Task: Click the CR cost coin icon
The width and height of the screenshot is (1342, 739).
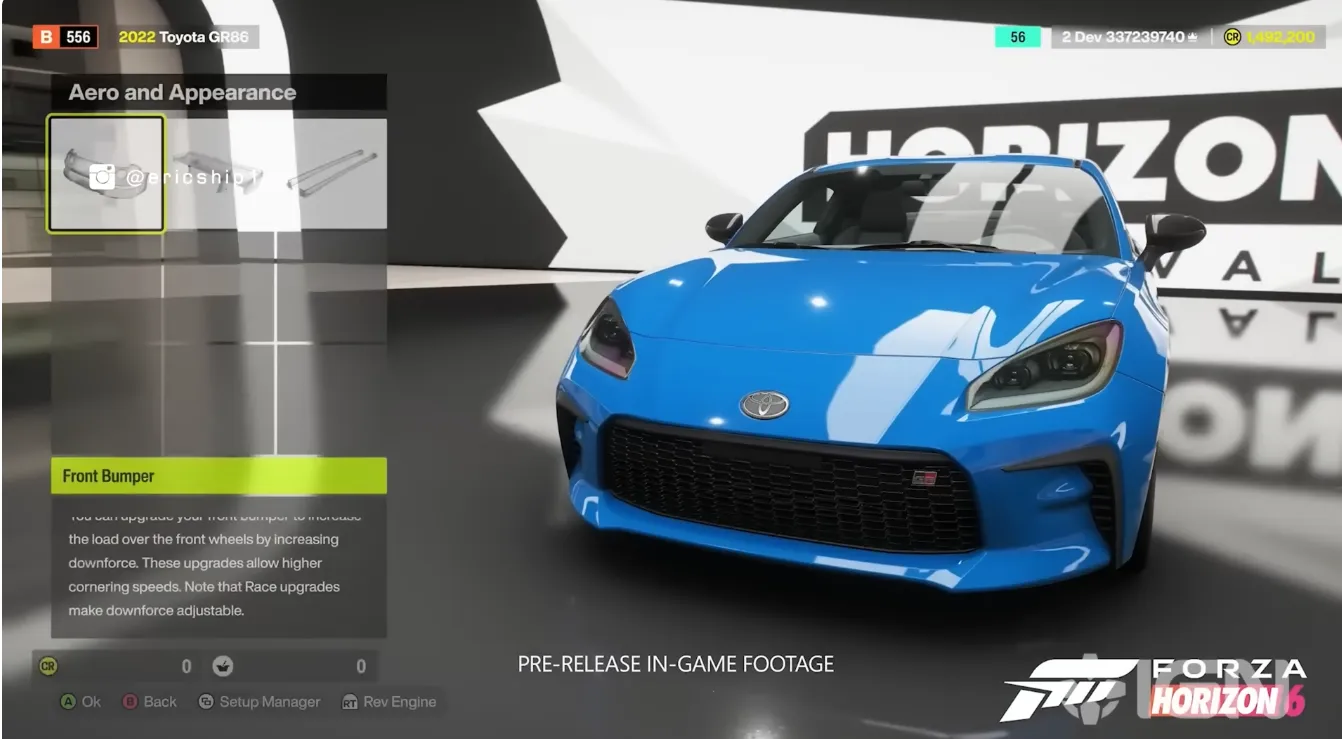Action: coord(48,666)
